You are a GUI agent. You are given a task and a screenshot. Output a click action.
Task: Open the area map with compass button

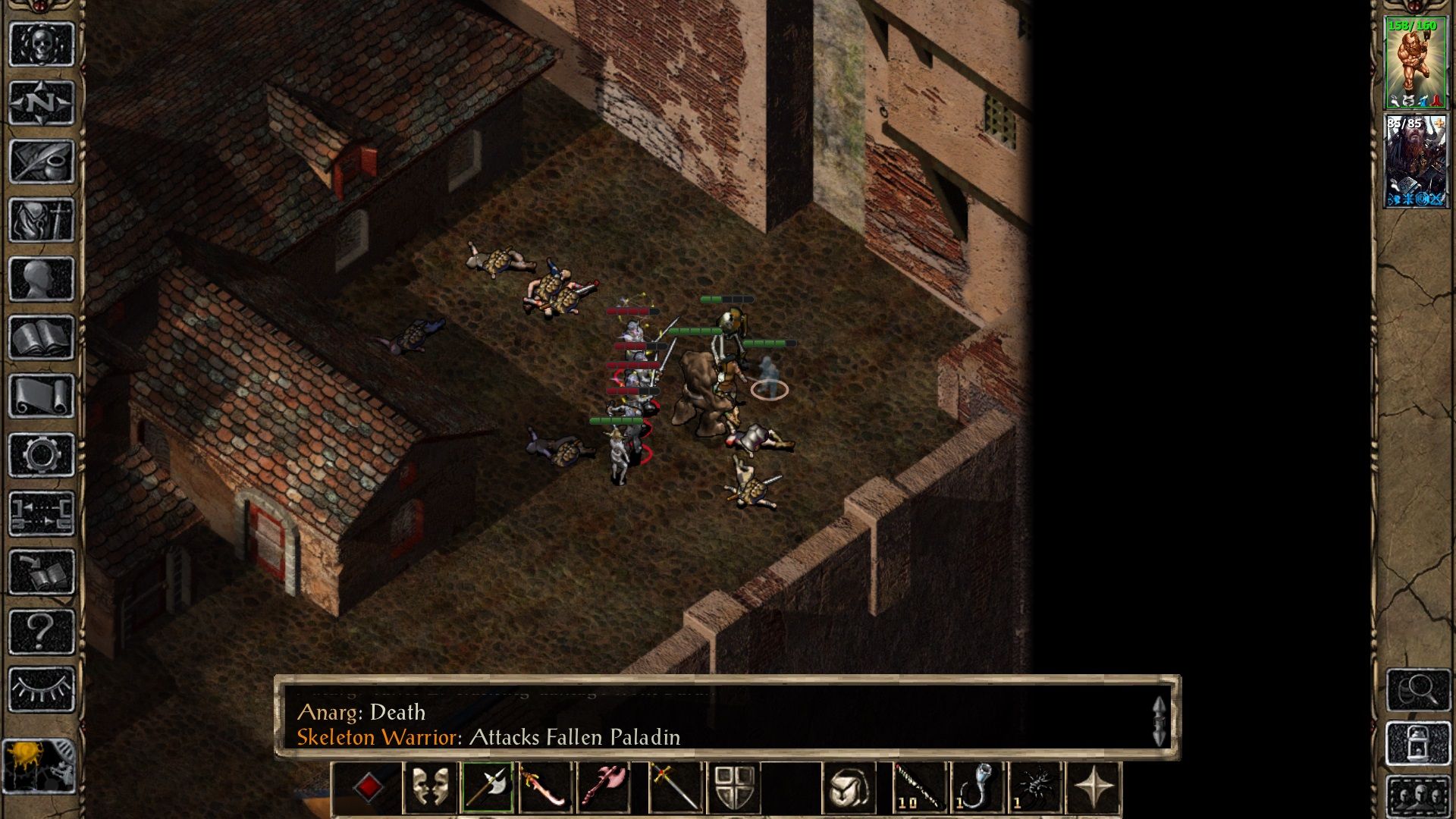point(42,102)
